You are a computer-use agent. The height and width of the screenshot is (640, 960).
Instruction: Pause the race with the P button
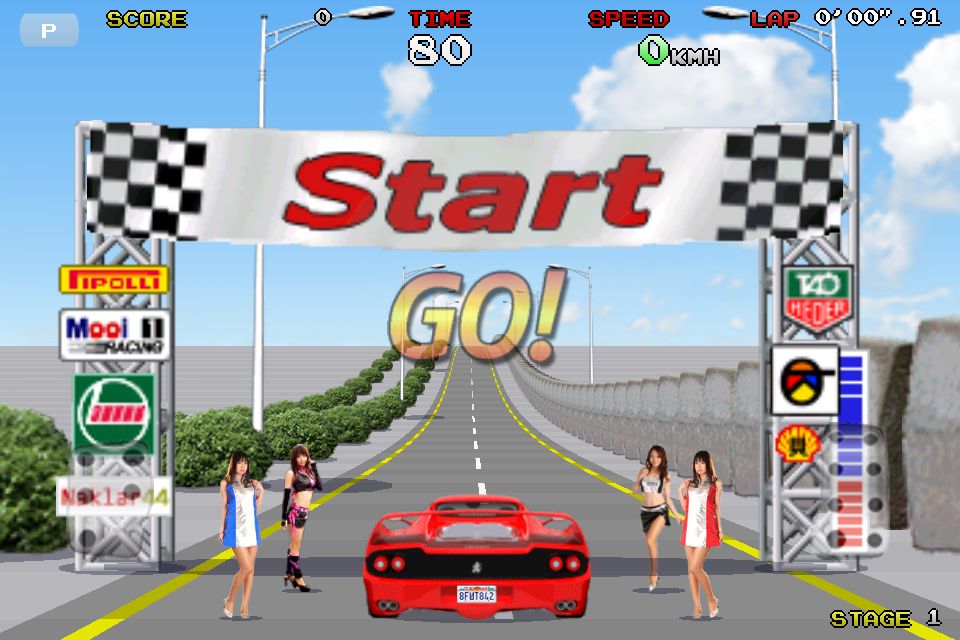[x=48, y=30]
